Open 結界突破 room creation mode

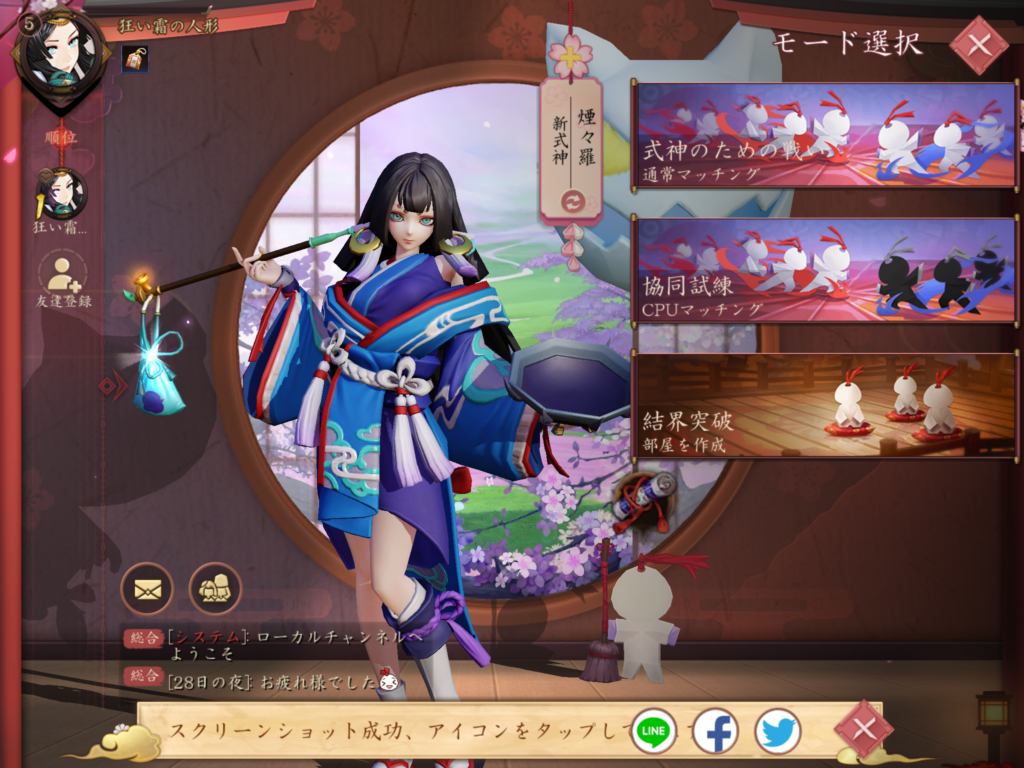pos(825,405)
